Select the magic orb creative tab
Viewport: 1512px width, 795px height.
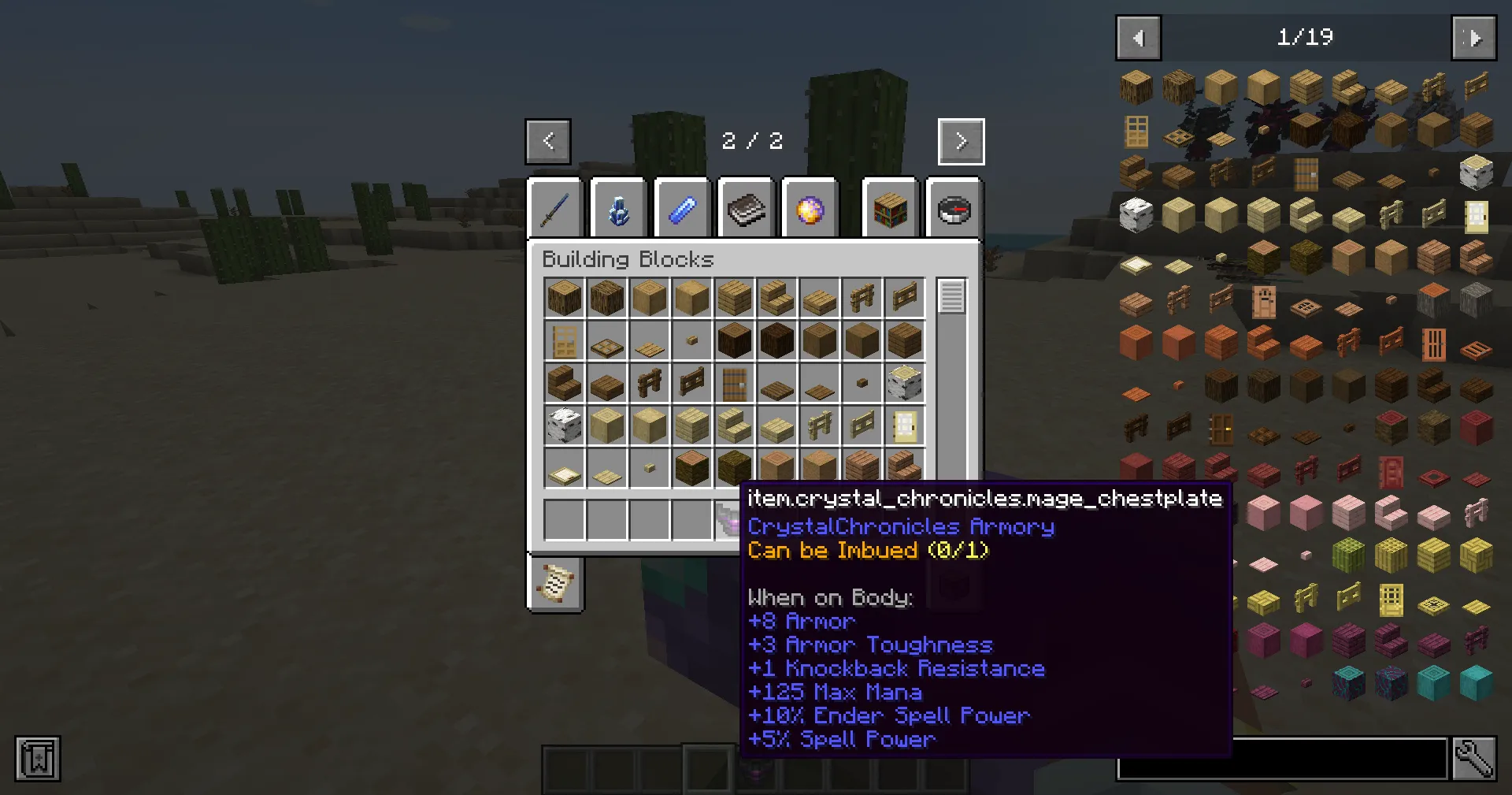pyautogui.click(x=810, y=207)
